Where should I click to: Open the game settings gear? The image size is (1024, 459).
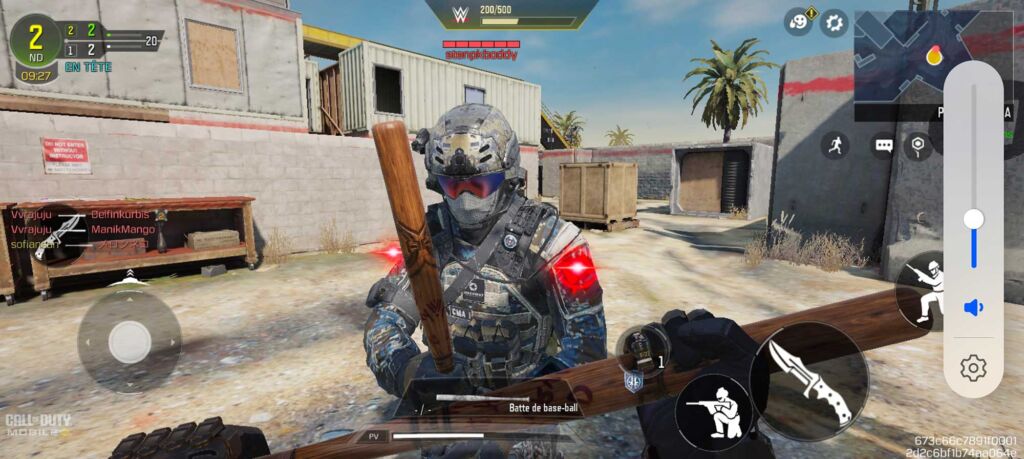pos(834,22)
